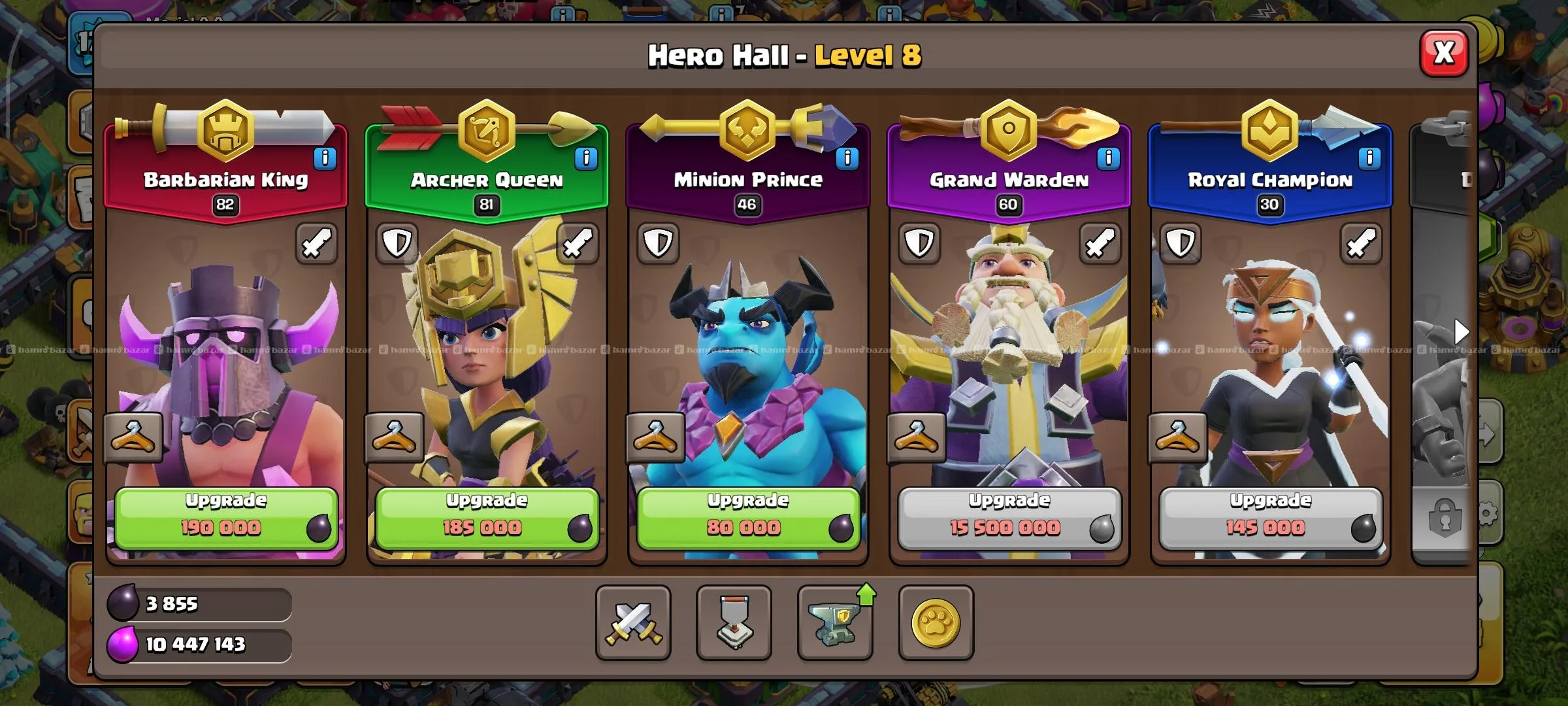Change Archer Queen's skin via hanger icon
1568x706 pixels.
[x=394, y=437]
